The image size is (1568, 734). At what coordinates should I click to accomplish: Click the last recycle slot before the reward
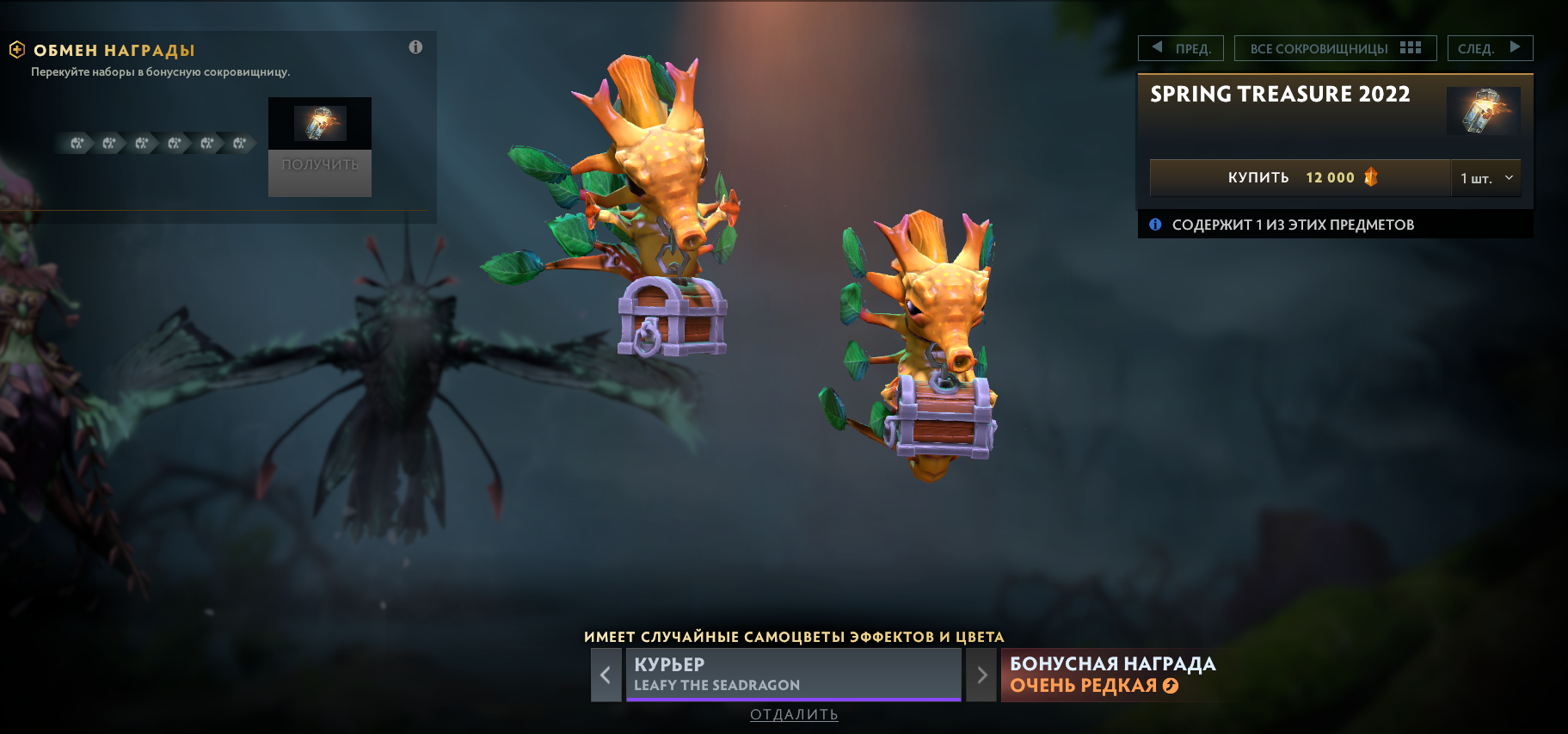[239, 144]
